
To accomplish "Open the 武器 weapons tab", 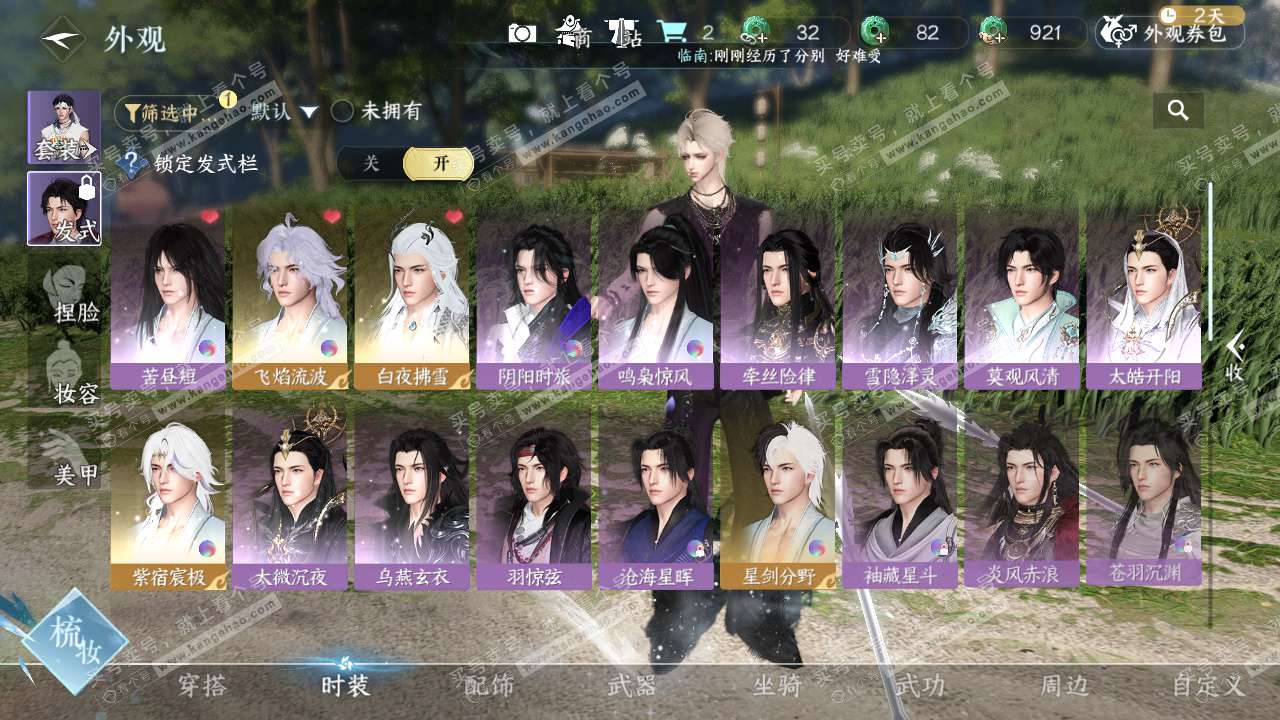I will (632, 686).
